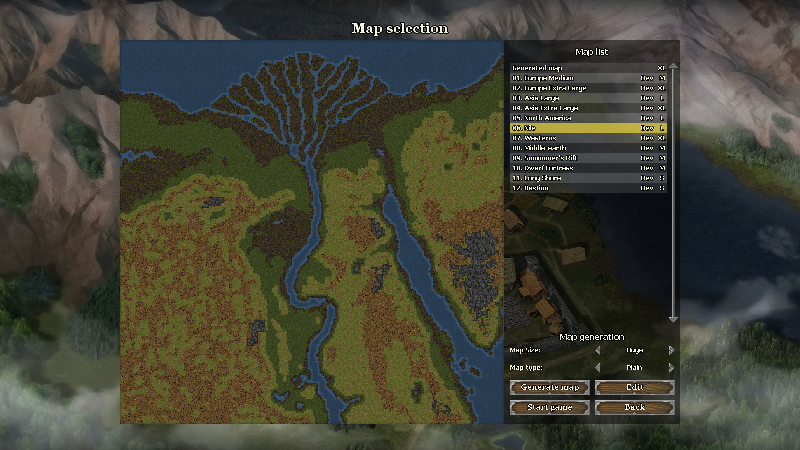This screenshot has width=800, height=450.
Task: Switch to the next map type
Action: [x=671, y=368]
